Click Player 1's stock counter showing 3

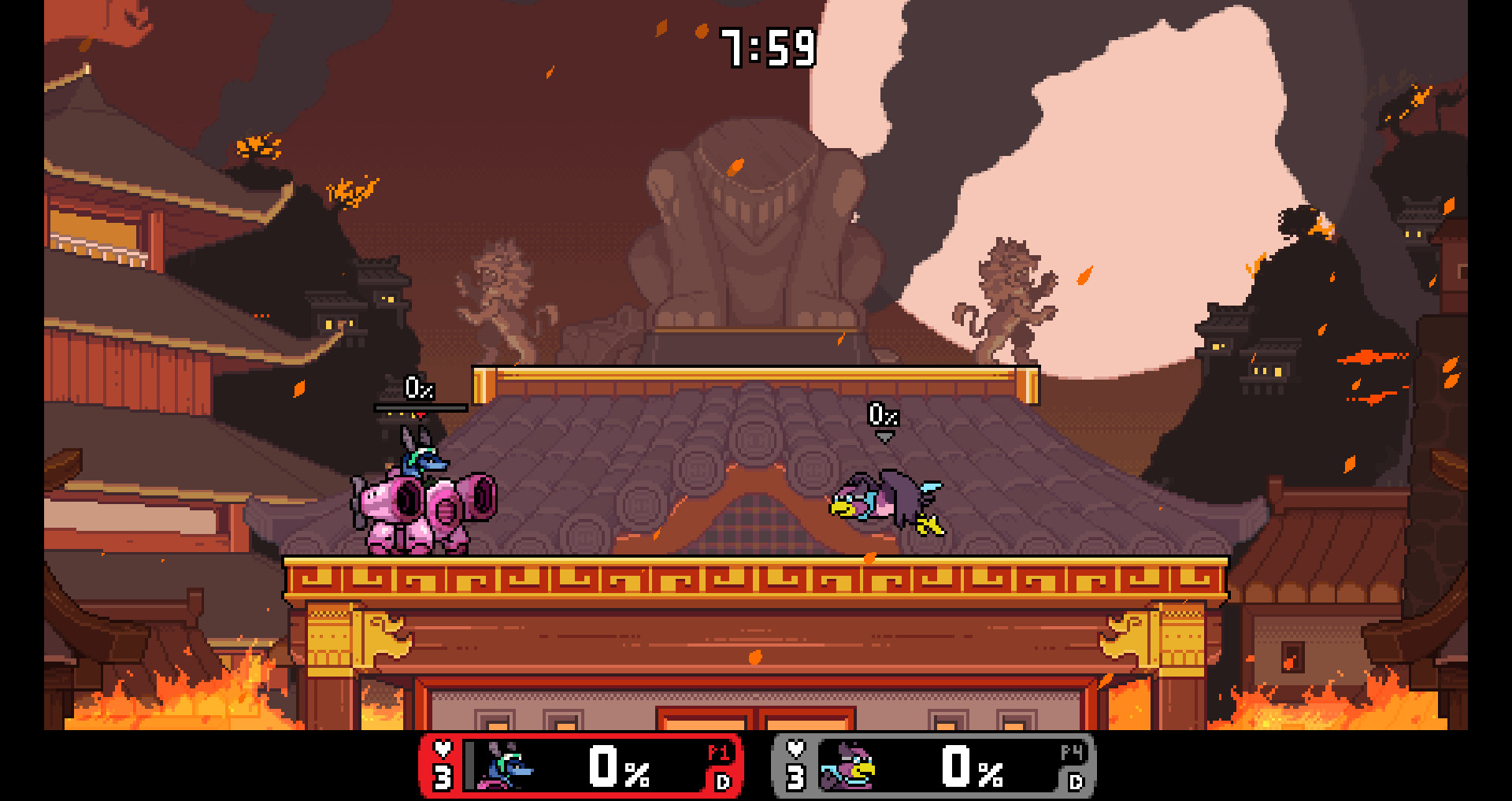point(443,777)
